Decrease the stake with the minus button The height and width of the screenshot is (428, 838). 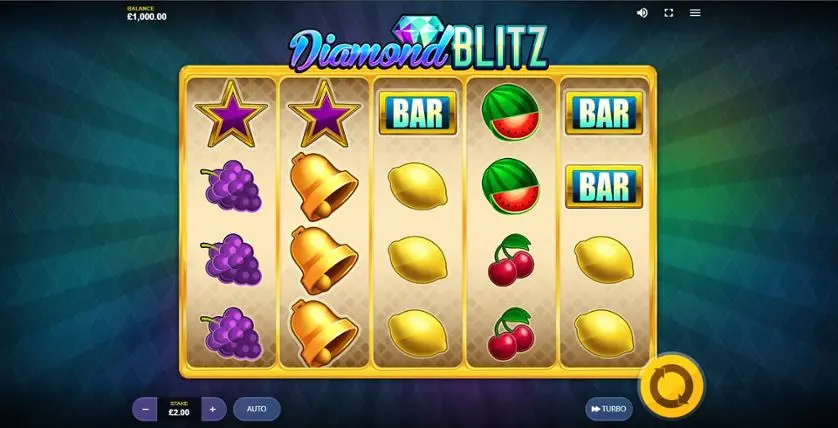[146, 409]
